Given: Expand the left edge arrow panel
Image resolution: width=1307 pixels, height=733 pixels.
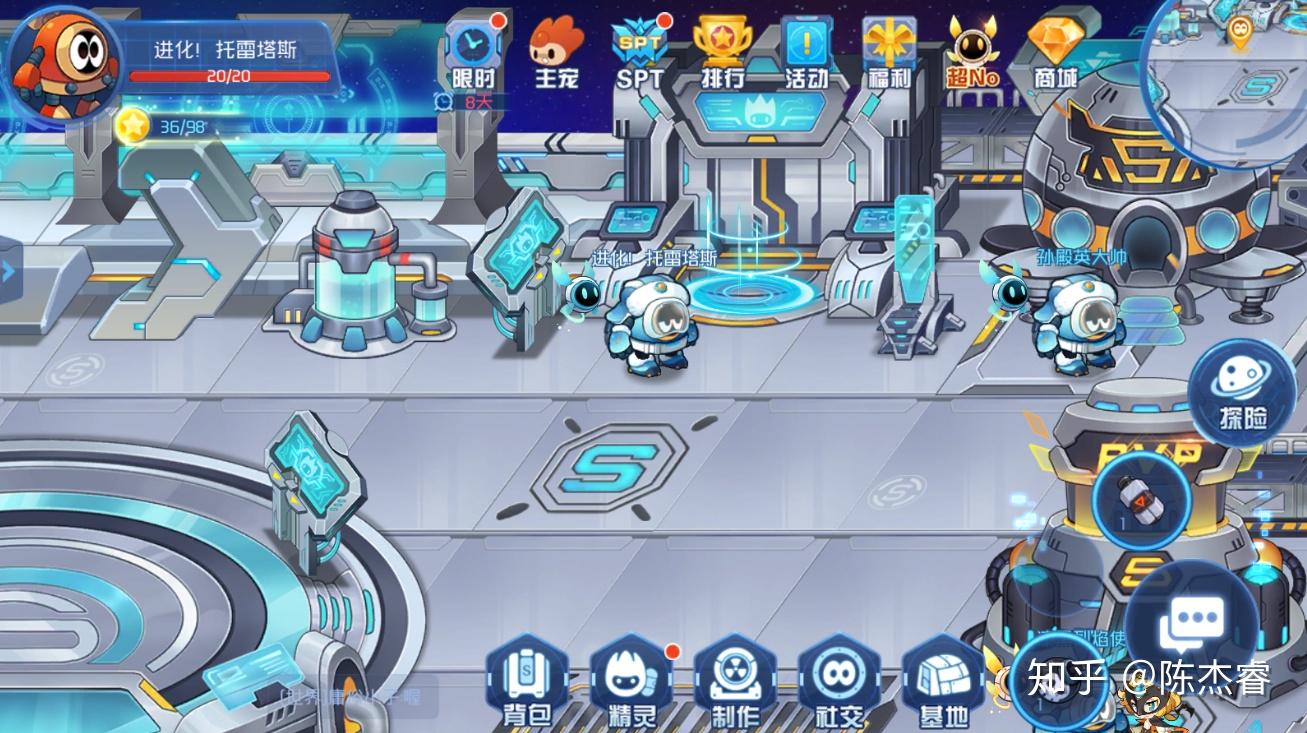Looking at the screenshot, I should (9, 270).
